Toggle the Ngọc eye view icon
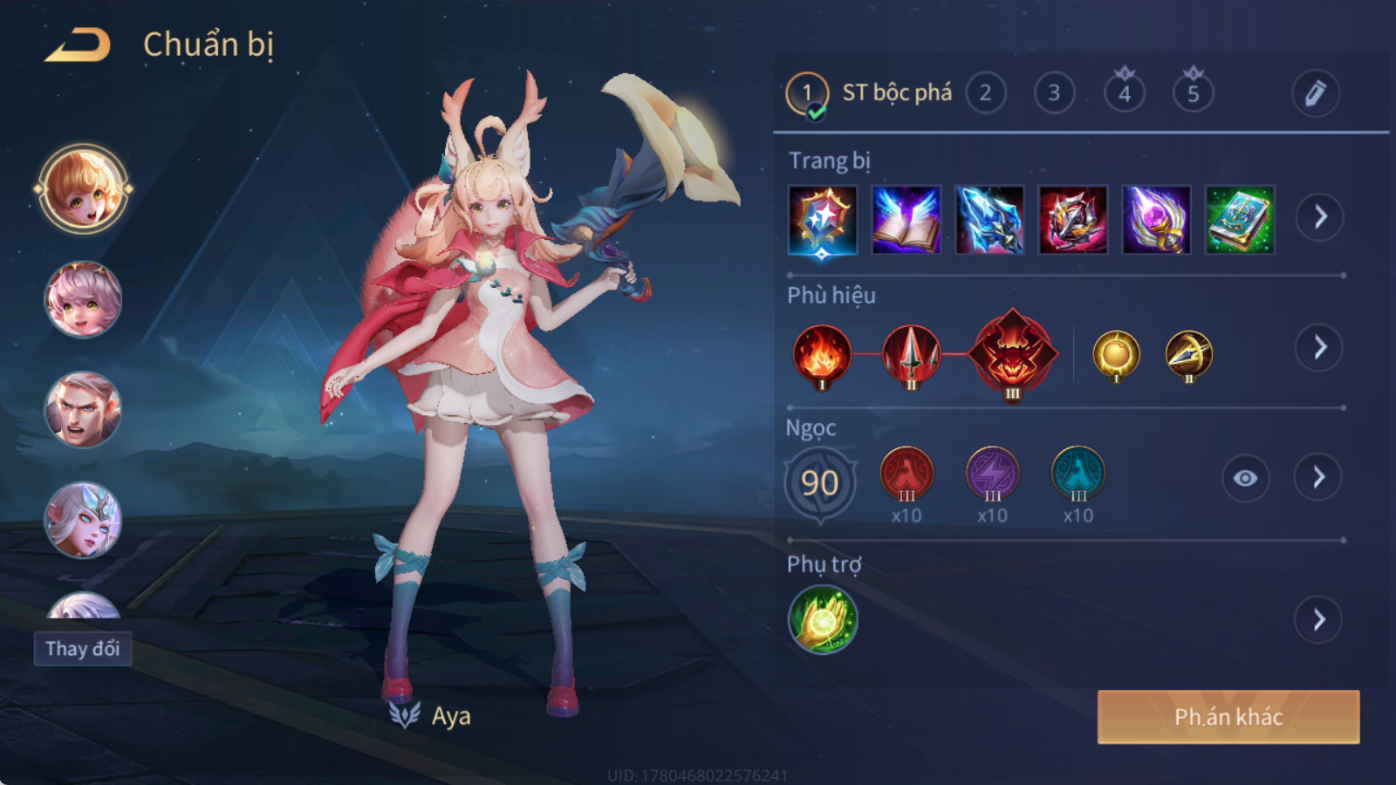 click(x=1245, y=478)
